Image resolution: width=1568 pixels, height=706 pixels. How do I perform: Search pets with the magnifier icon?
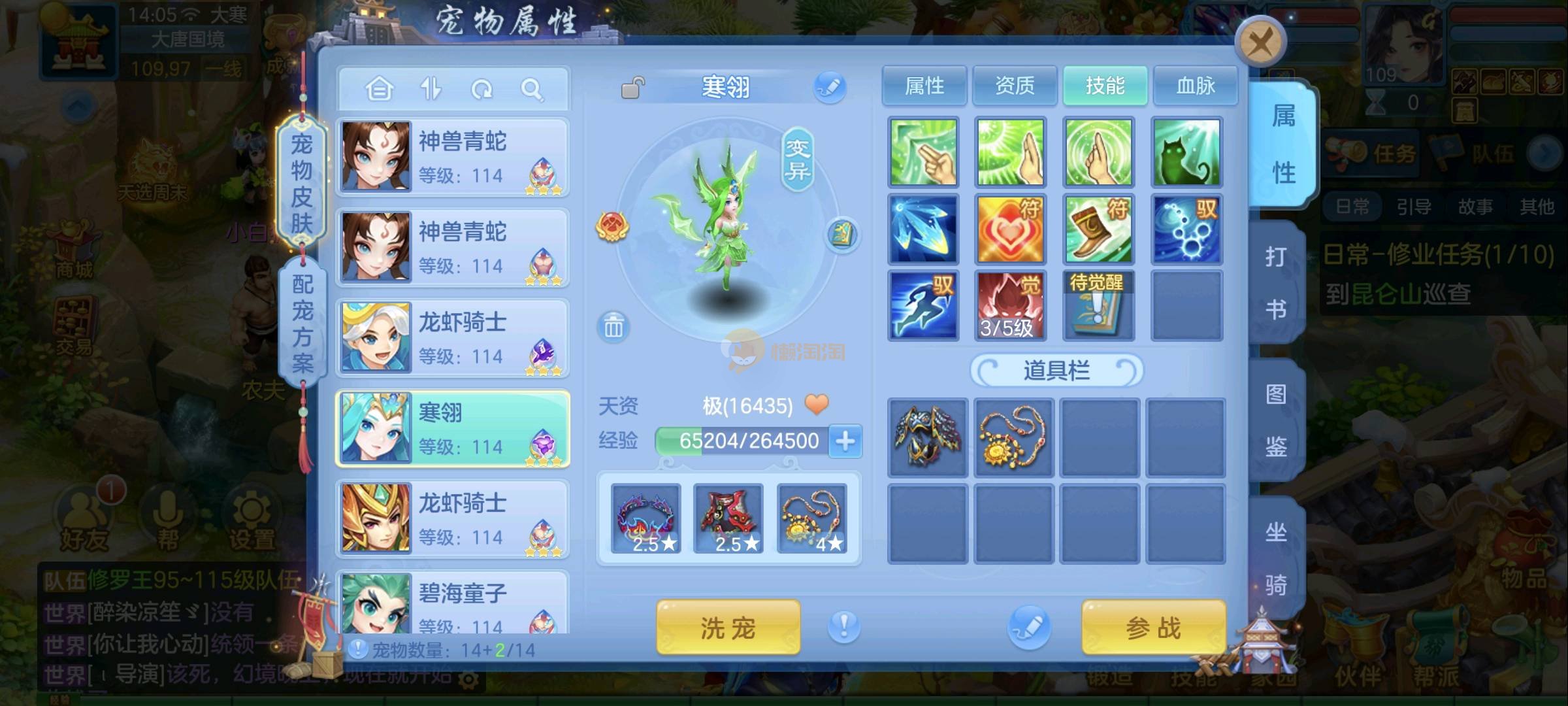click(532, 89)
